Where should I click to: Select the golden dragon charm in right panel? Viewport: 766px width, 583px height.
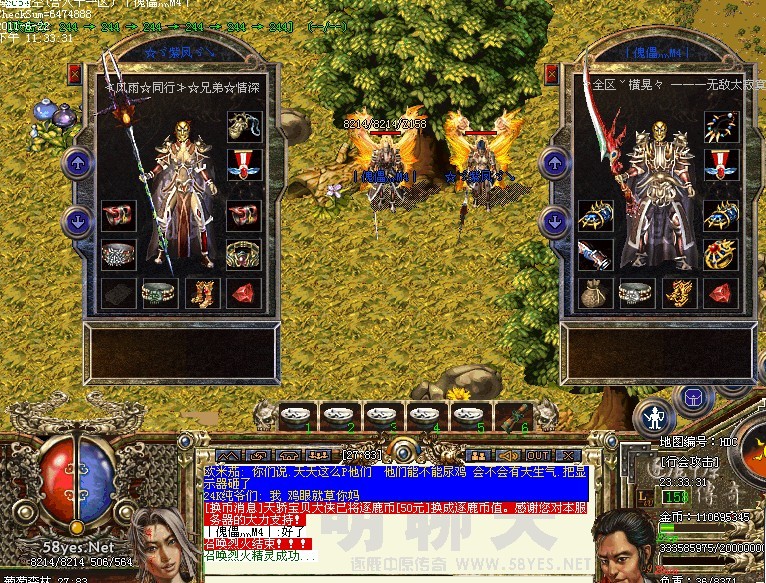[678, 293]
